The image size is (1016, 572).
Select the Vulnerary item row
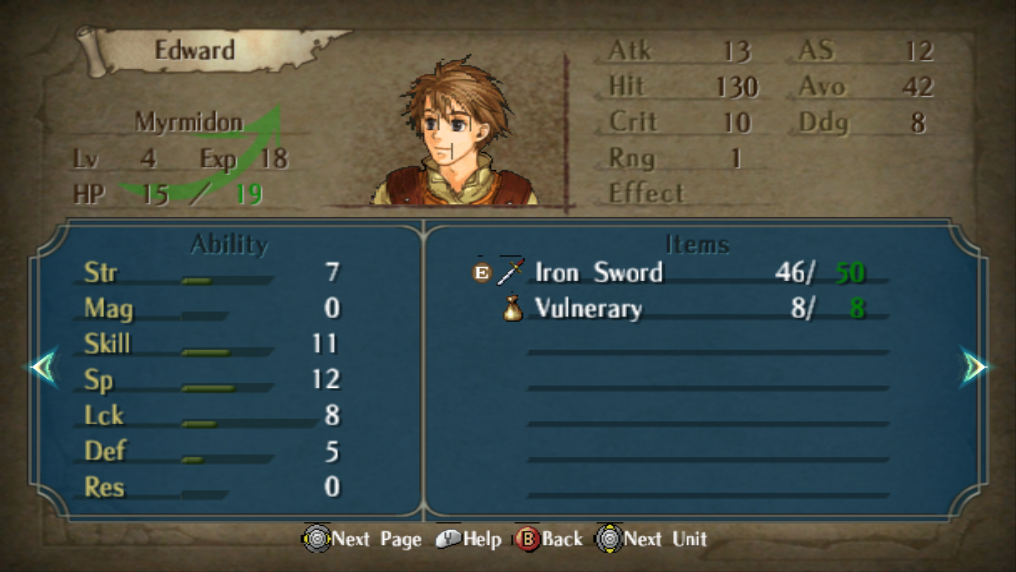680,308
